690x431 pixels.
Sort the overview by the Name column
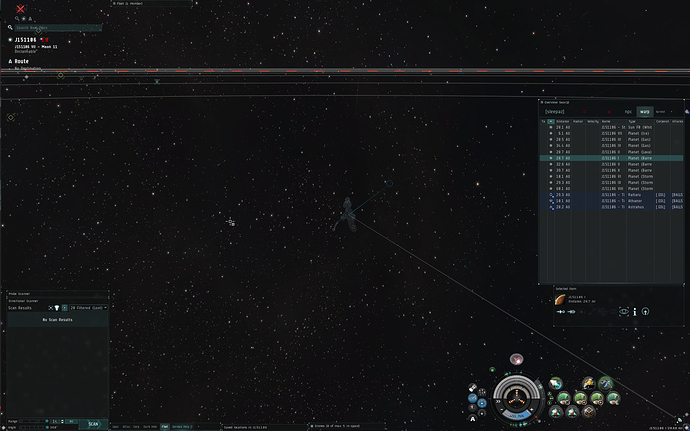pos(608,122)
